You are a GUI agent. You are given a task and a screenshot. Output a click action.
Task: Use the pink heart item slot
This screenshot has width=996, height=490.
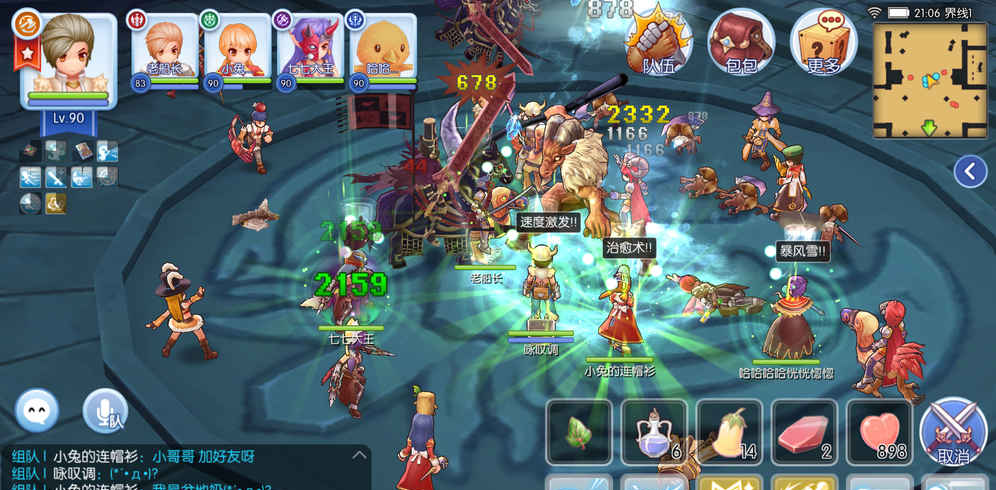[879, 432]
